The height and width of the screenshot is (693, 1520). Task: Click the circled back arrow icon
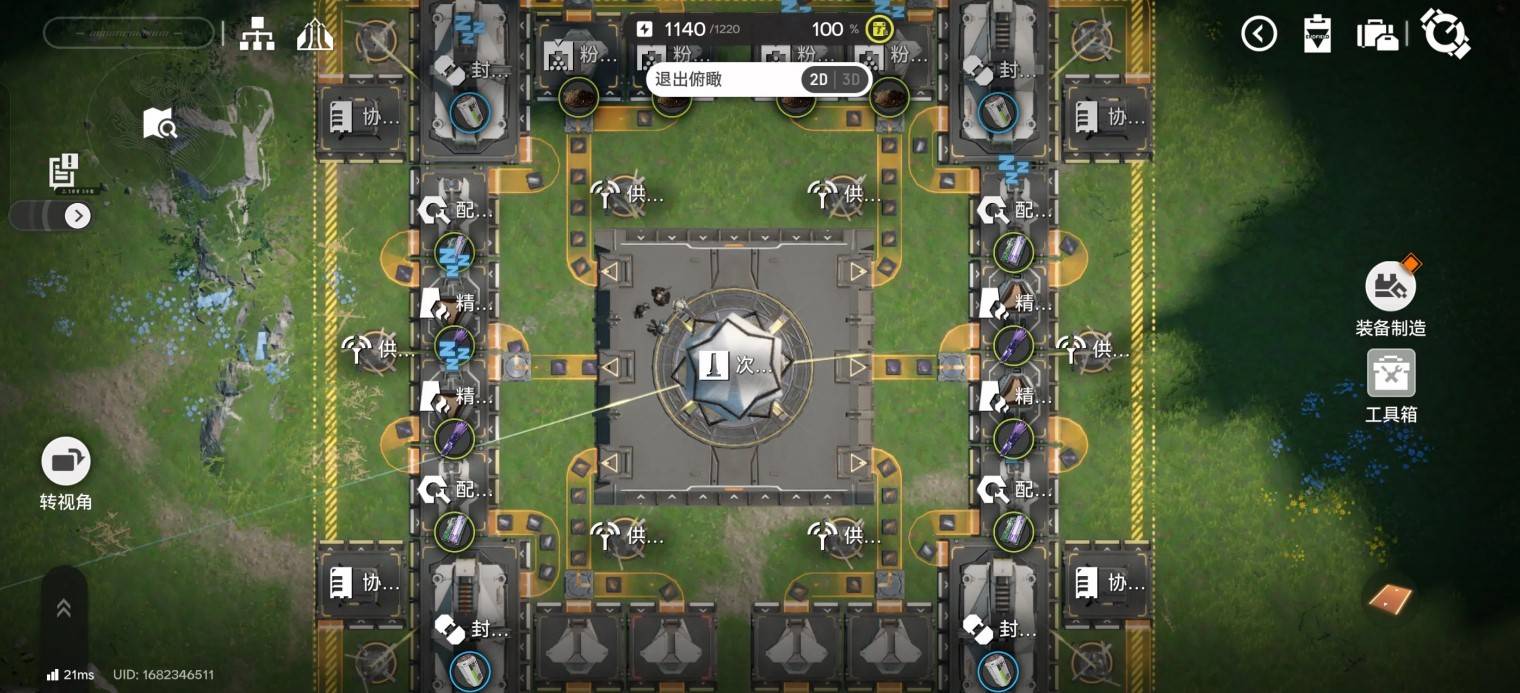tap(1259, 34)
